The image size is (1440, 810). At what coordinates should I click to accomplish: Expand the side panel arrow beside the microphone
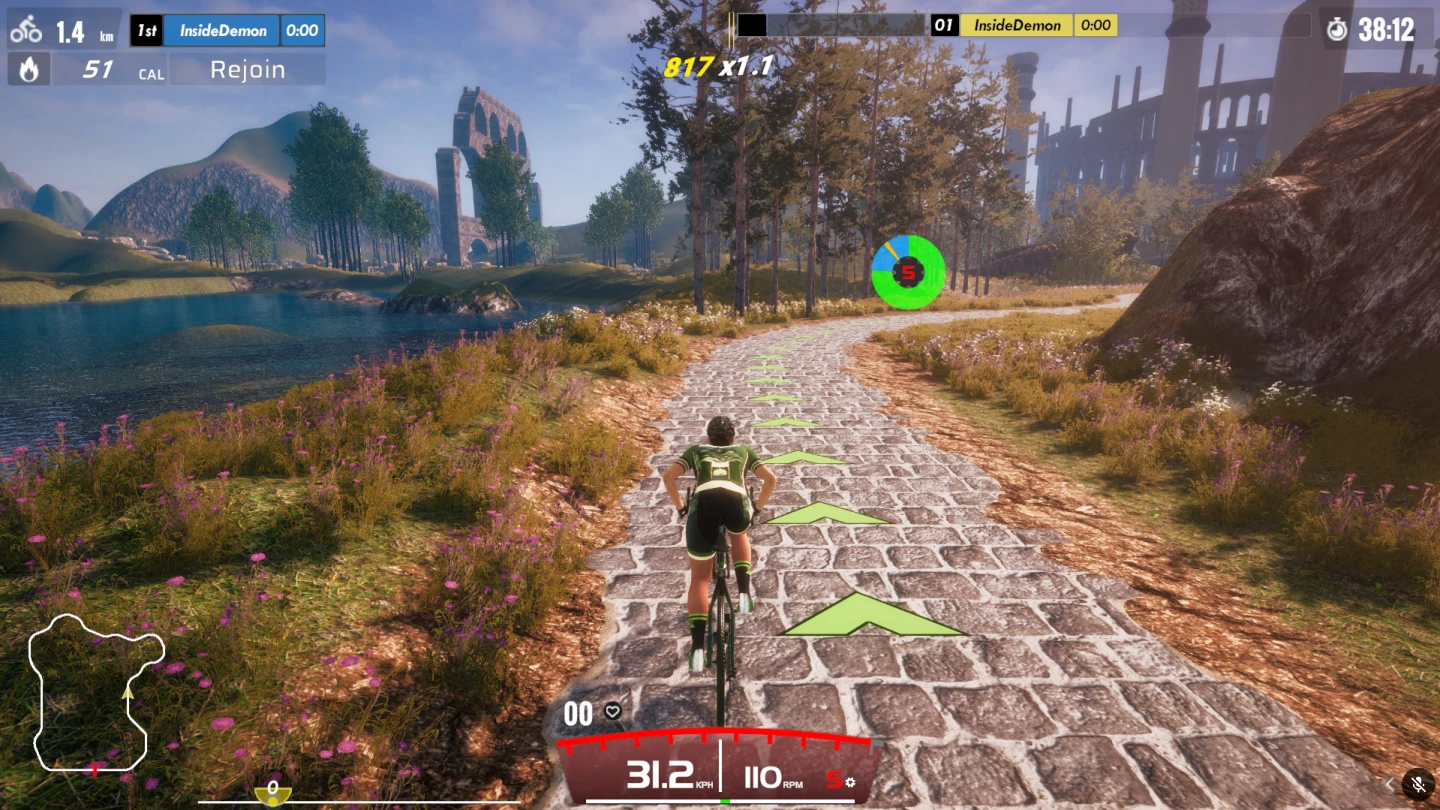[1389, 784]
